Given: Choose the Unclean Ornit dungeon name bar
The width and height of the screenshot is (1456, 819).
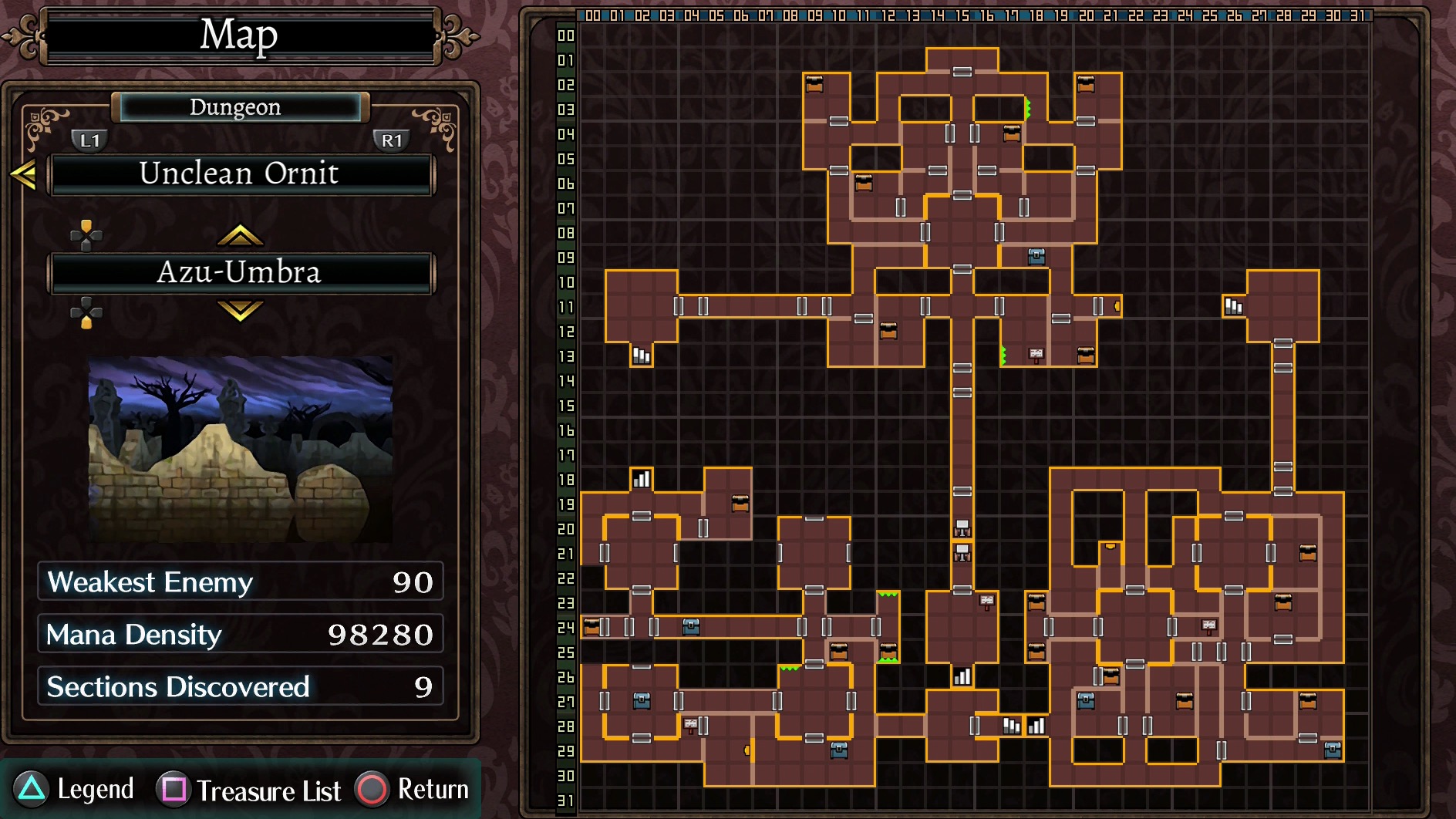Looking at the screenshot, I should click(241, 174).
